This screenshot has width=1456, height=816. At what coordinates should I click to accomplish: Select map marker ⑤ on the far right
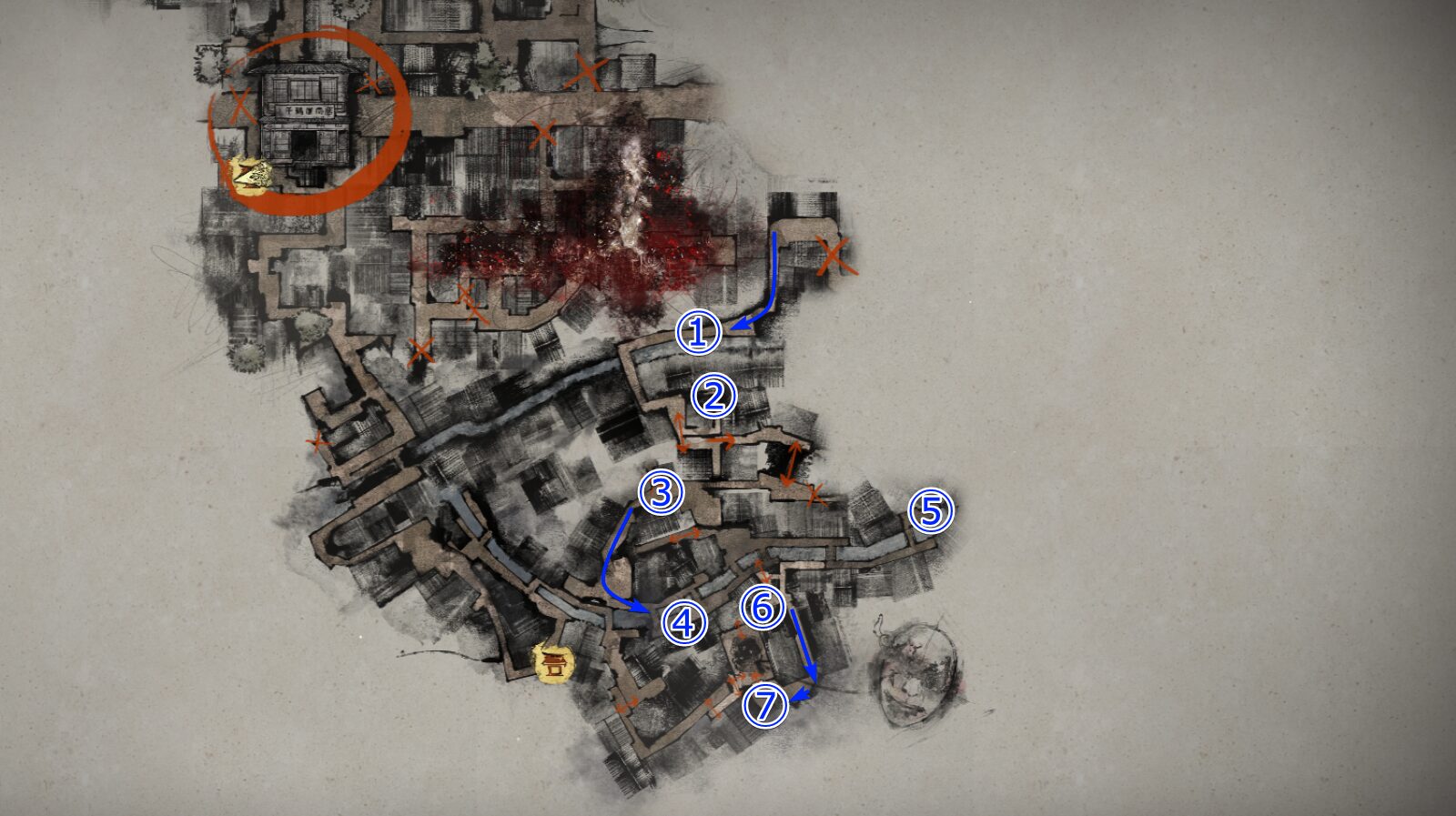coord(932,511)
